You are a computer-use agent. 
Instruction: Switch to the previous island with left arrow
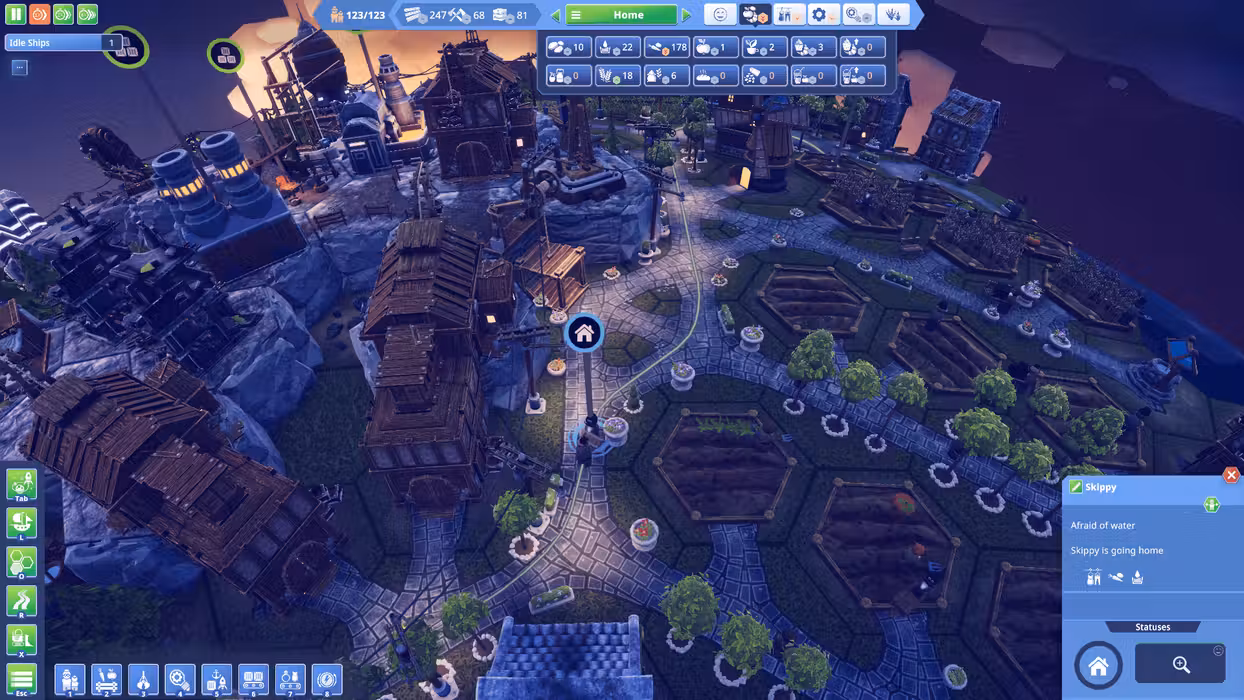pyautogui.click(x=555, y=15)
